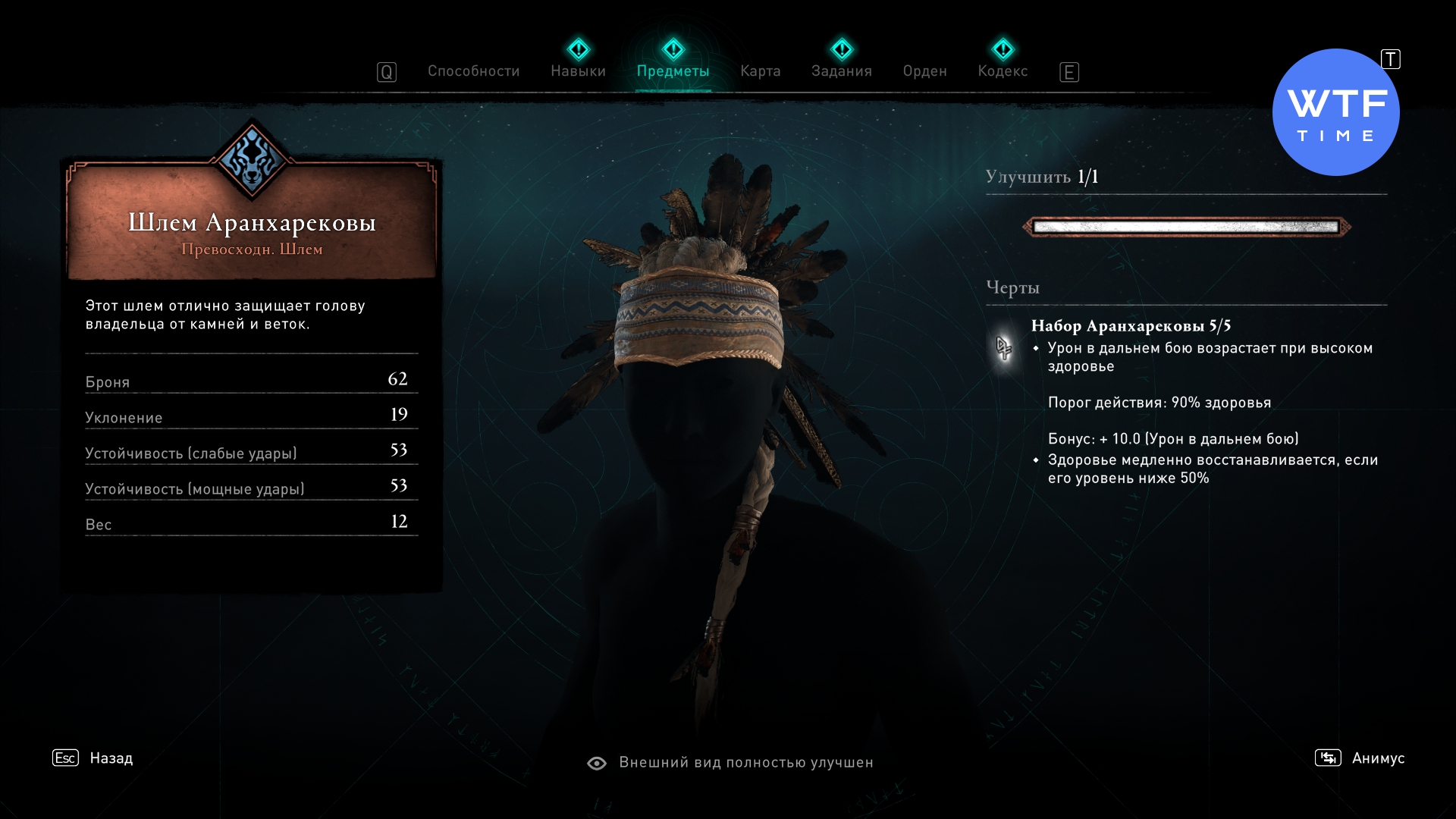Open the Навыки tab
This screenshot has height=819, width=1456.
[578, 71]
